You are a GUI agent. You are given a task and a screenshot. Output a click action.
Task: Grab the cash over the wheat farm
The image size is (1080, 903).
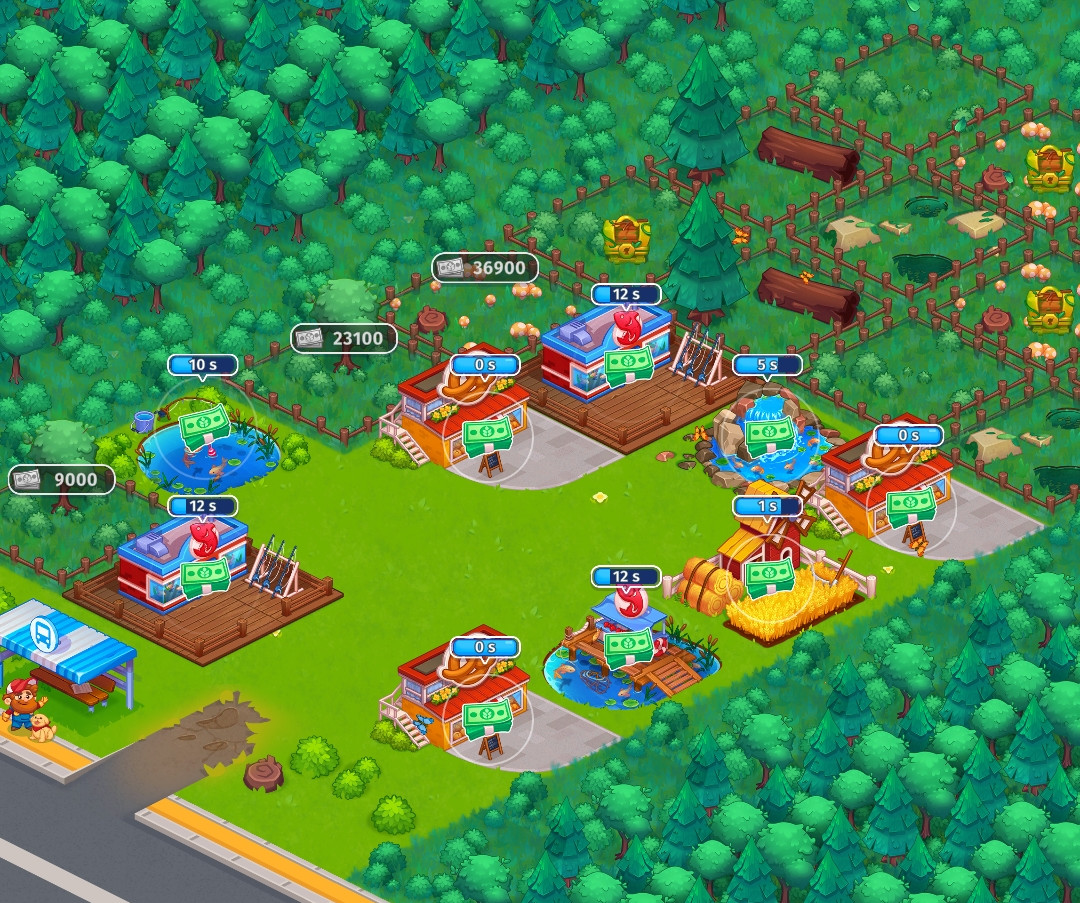click(x=769, y=574)
